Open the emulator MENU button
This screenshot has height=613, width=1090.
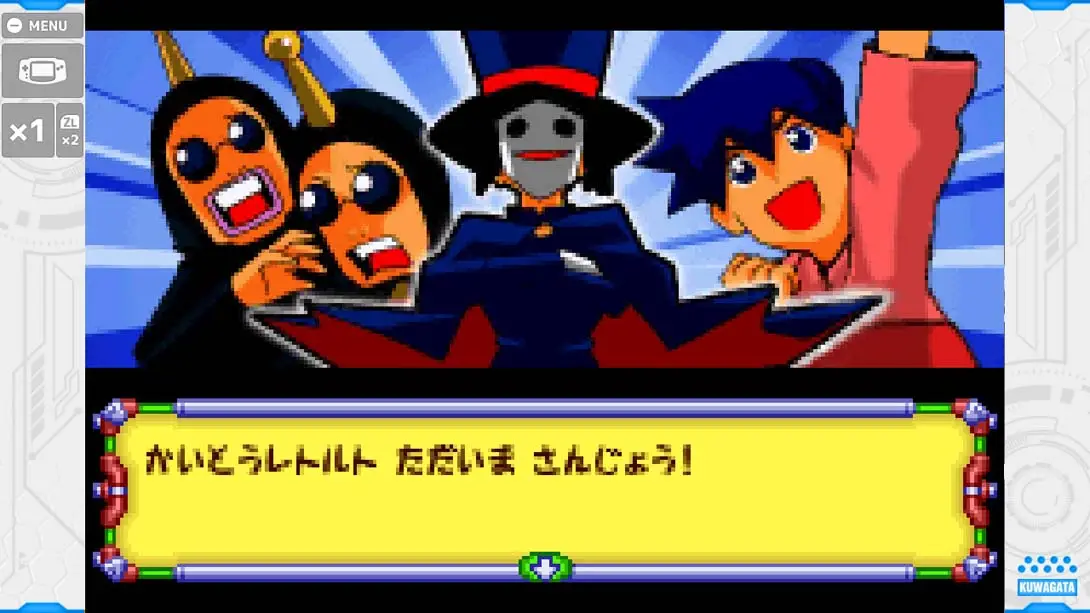point(42,26)
